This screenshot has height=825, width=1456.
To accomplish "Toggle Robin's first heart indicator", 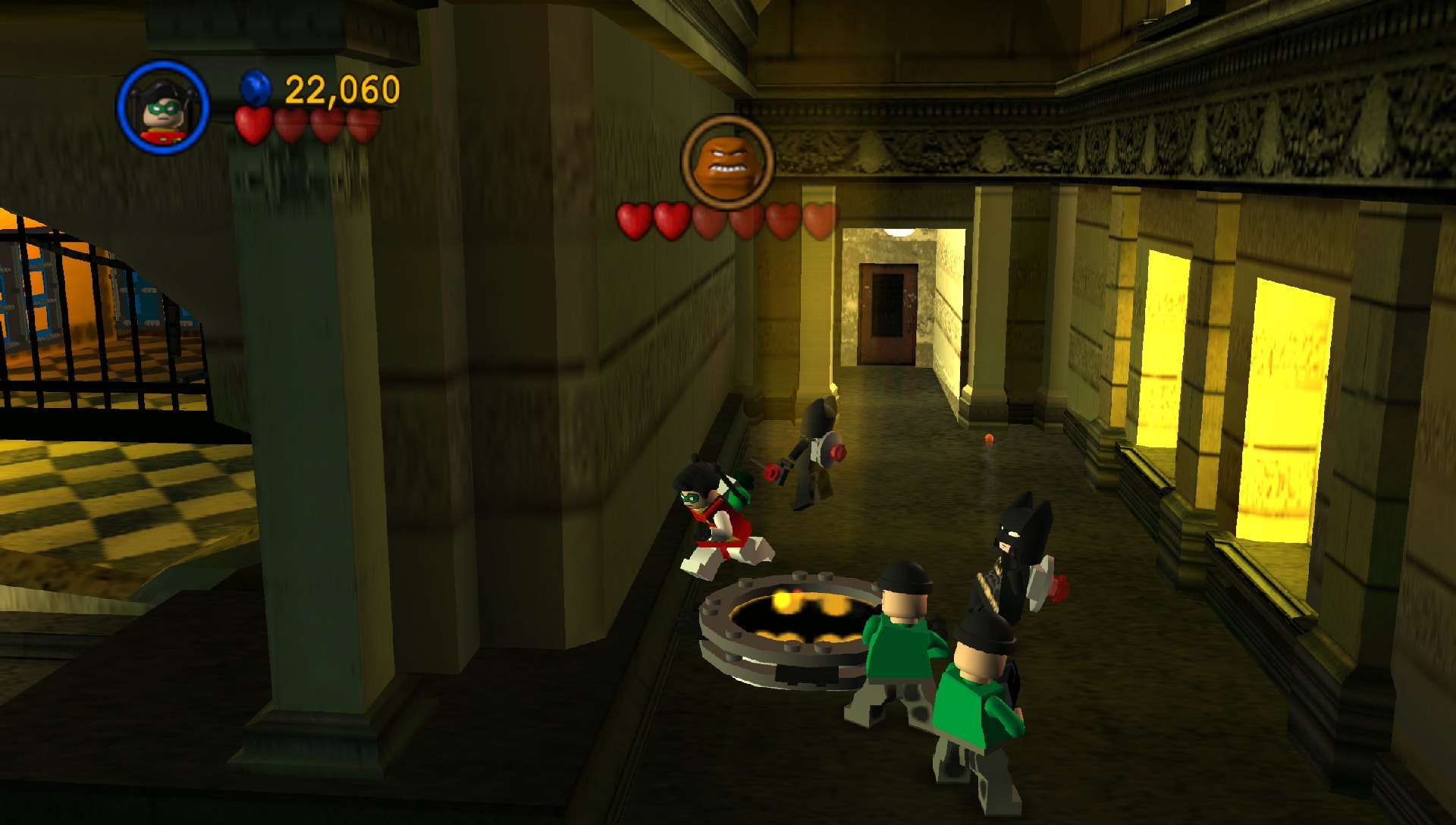I will tap(254, 126).
